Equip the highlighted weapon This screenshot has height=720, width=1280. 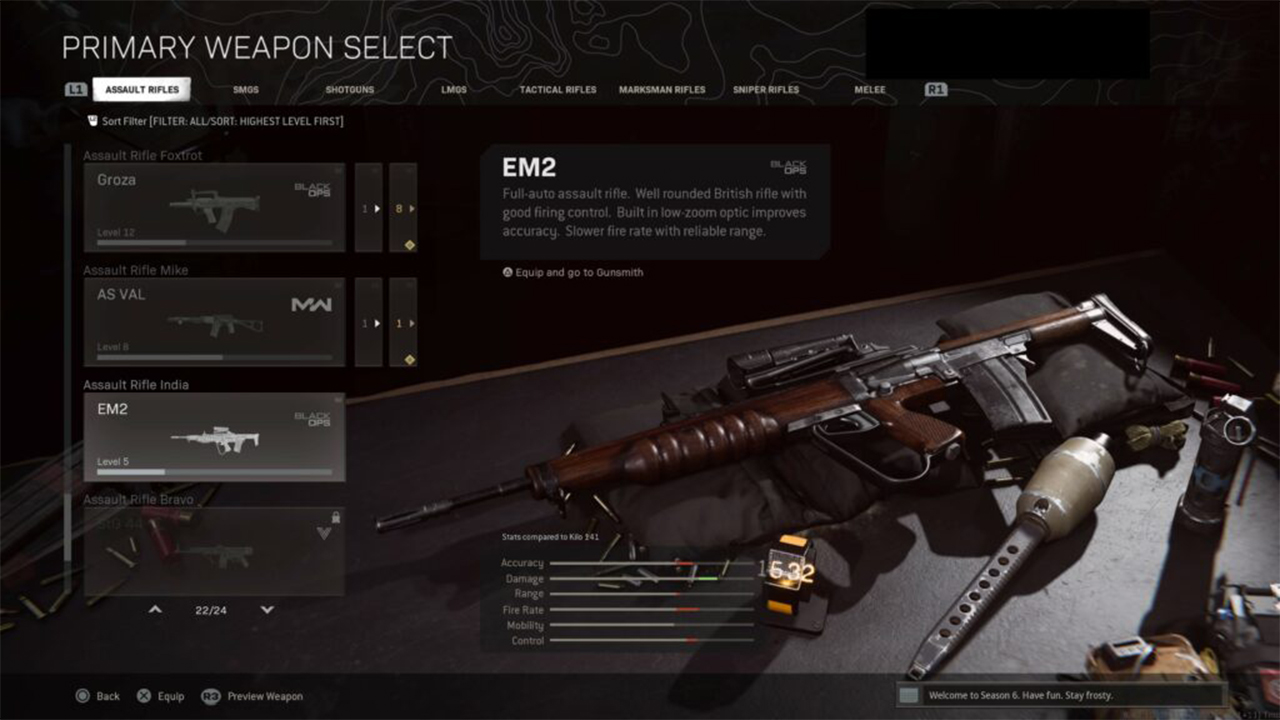point(161,696)
